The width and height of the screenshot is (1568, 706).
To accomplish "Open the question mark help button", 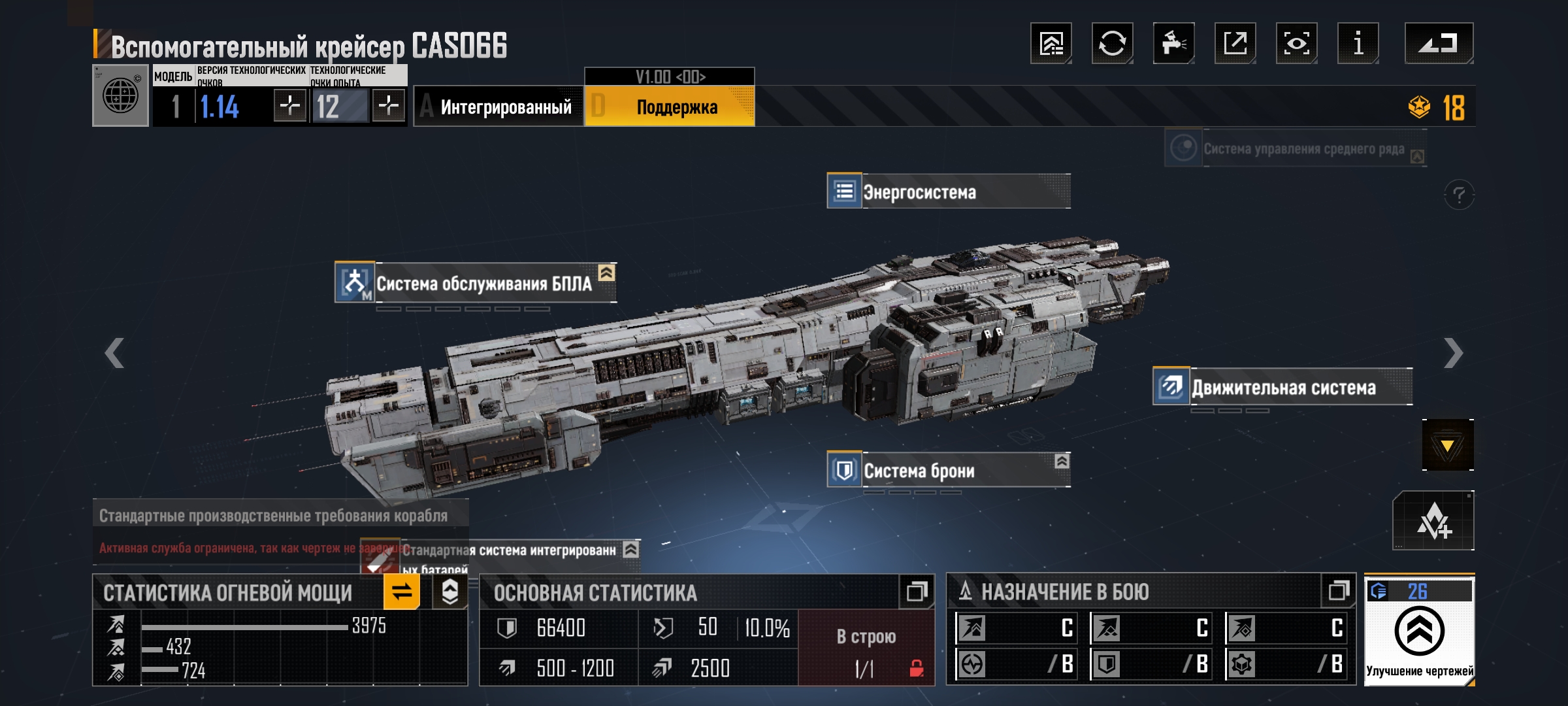I will click(x=1459, y=195).
